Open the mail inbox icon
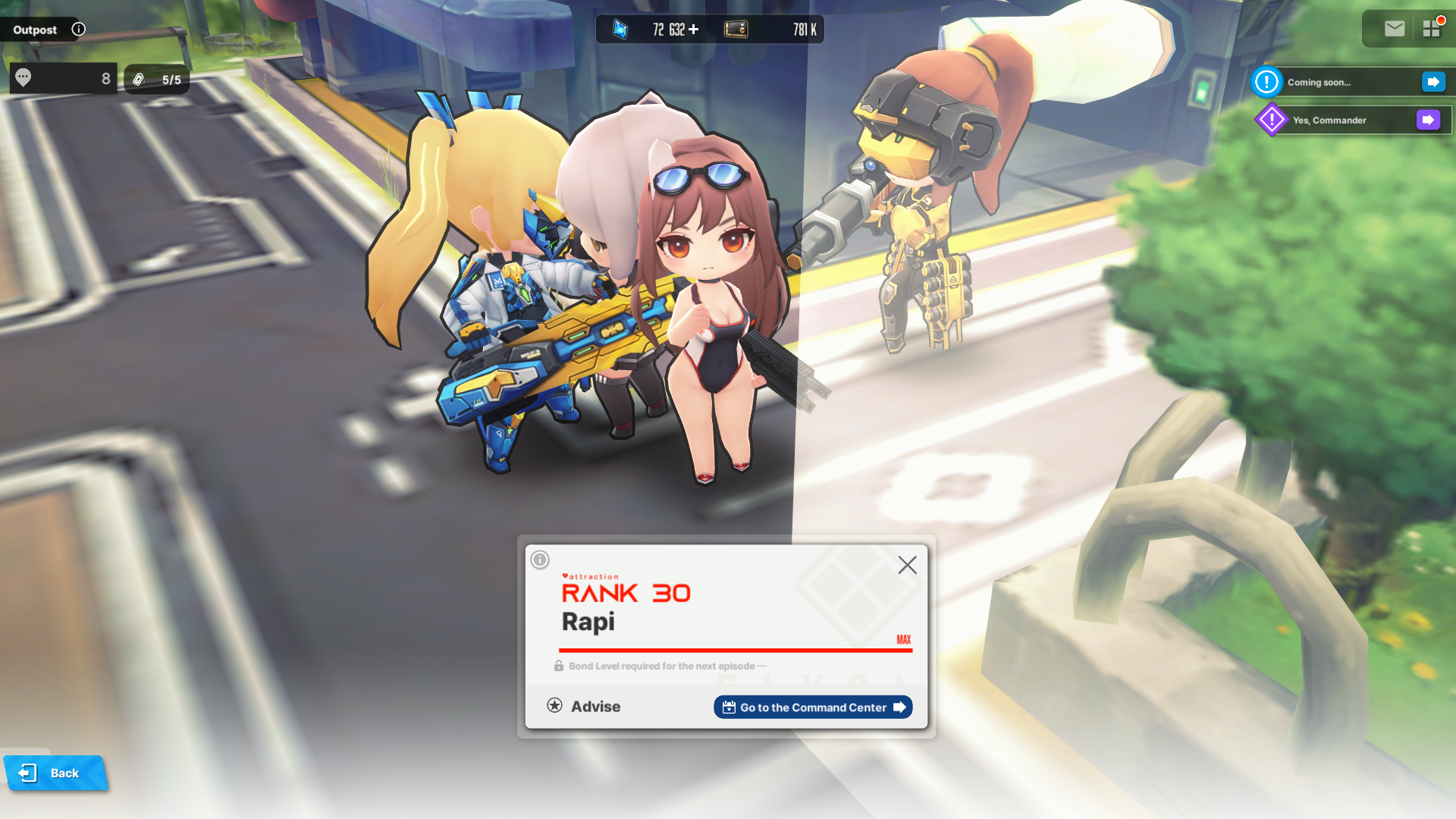 1394,29
